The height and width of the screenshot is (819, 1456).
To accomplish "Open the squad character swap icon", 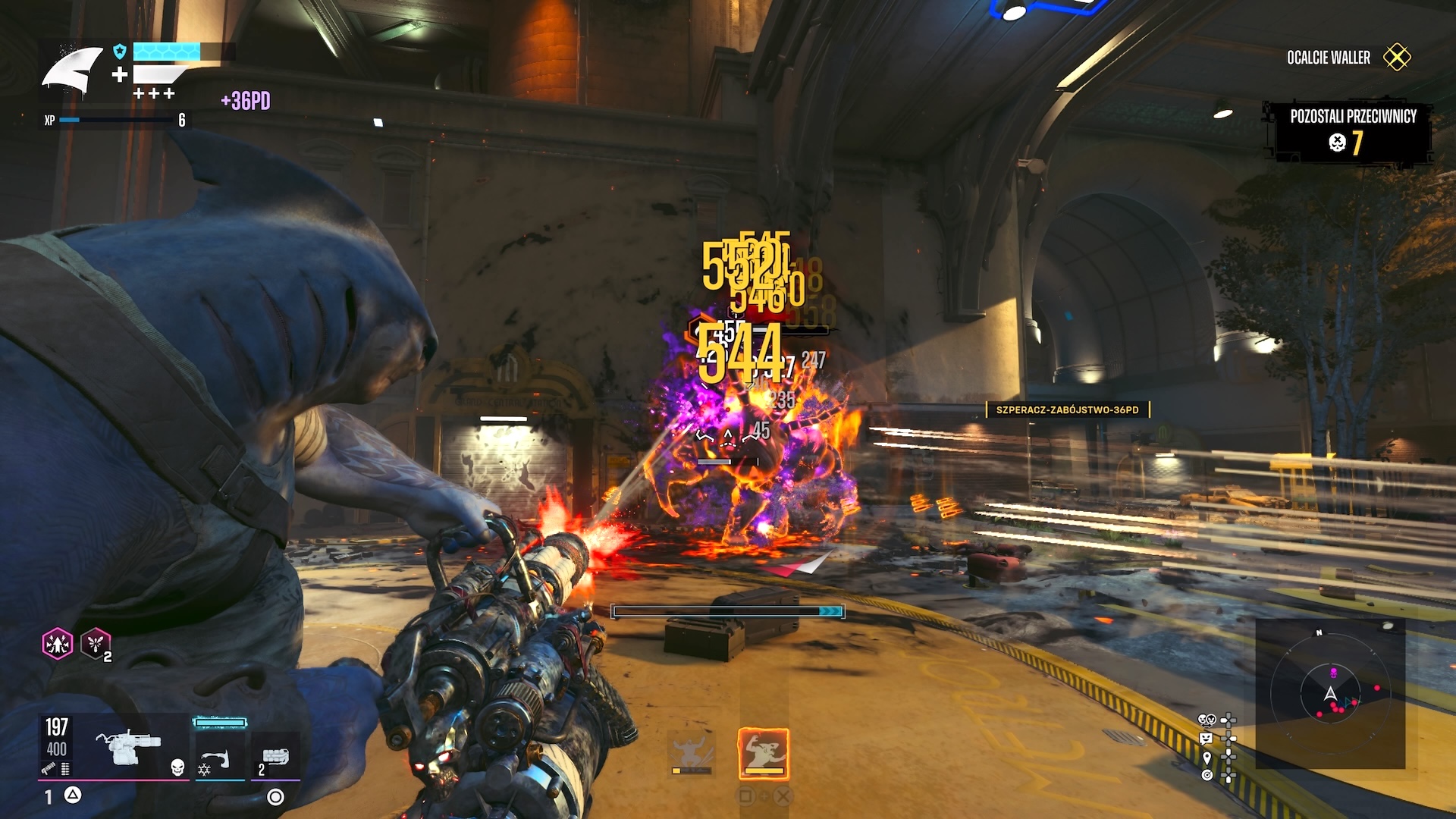I will (1207, 719).
